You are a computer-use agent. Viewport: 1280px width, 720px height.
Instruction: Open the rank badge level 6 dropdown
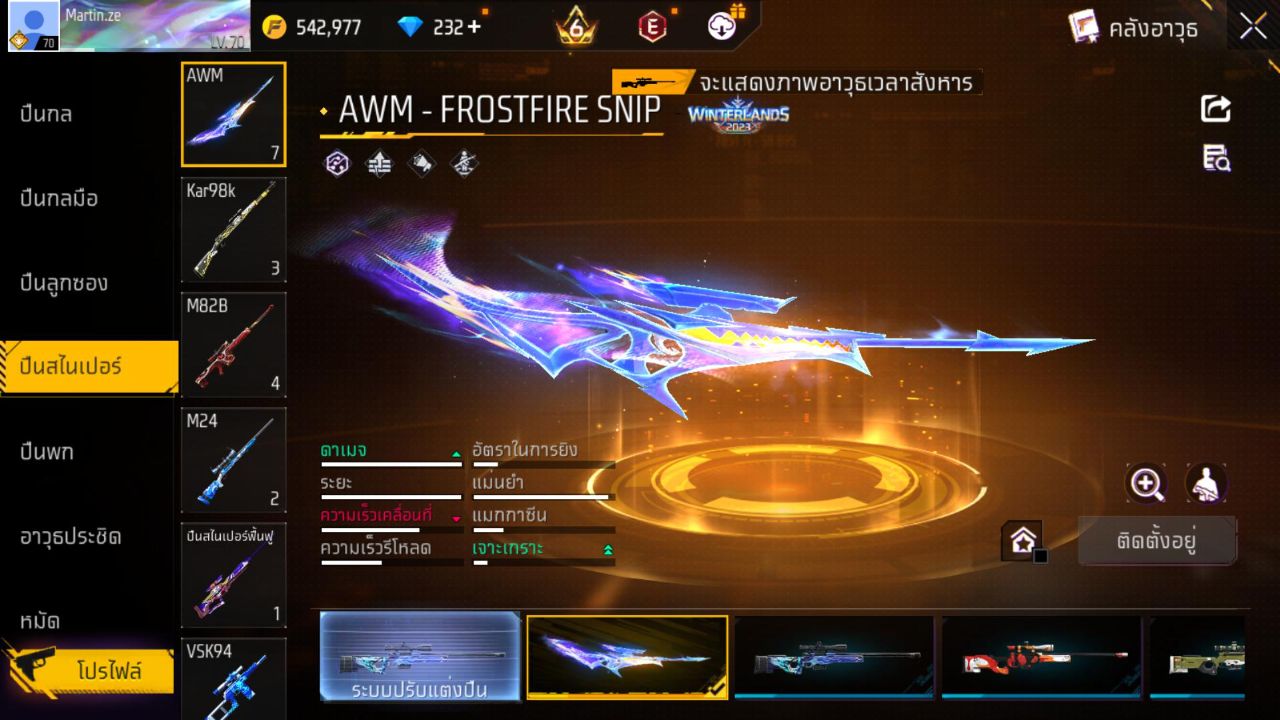(x=577, y=27)
